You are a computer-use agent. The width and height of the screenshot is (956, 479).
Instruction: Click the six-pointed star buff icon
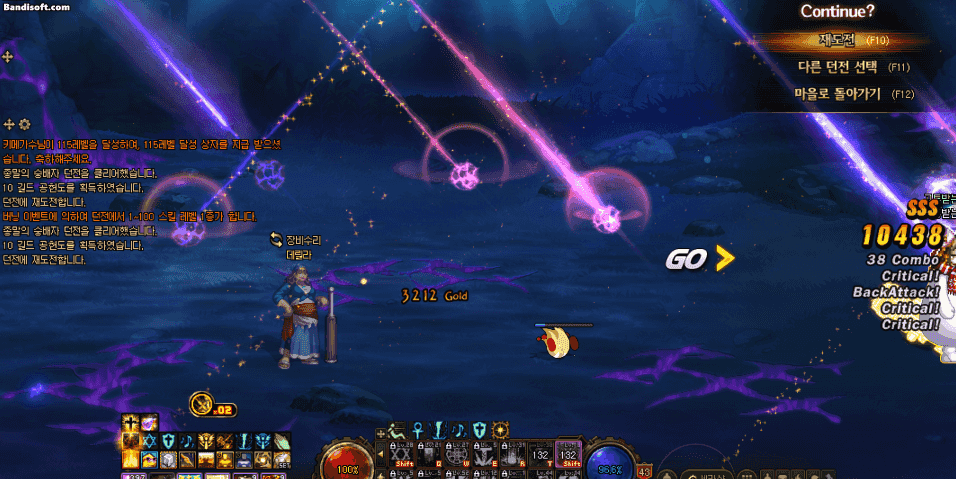[x=149, y=441]
